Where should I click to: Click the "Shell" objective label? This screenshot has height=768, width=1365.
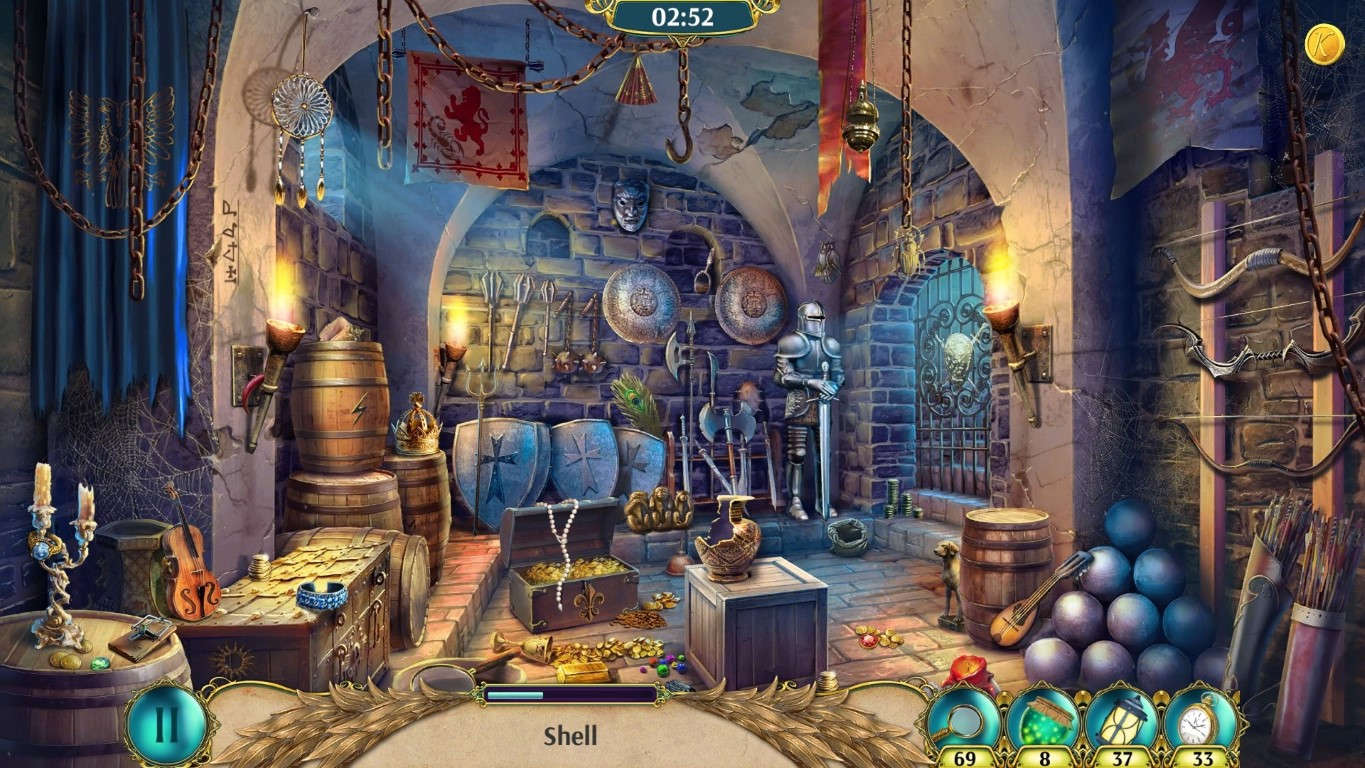(571, 736)
